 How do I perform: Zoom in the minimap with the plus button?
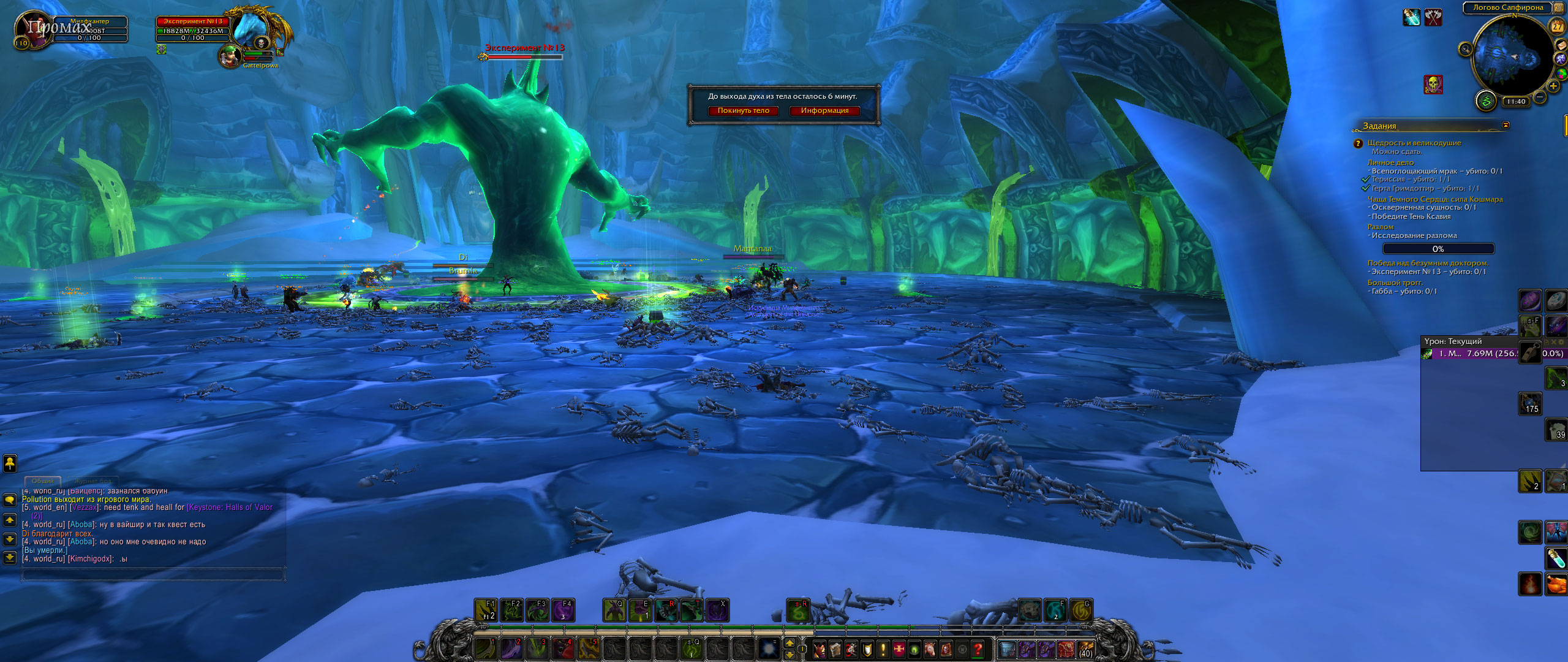1553,86
